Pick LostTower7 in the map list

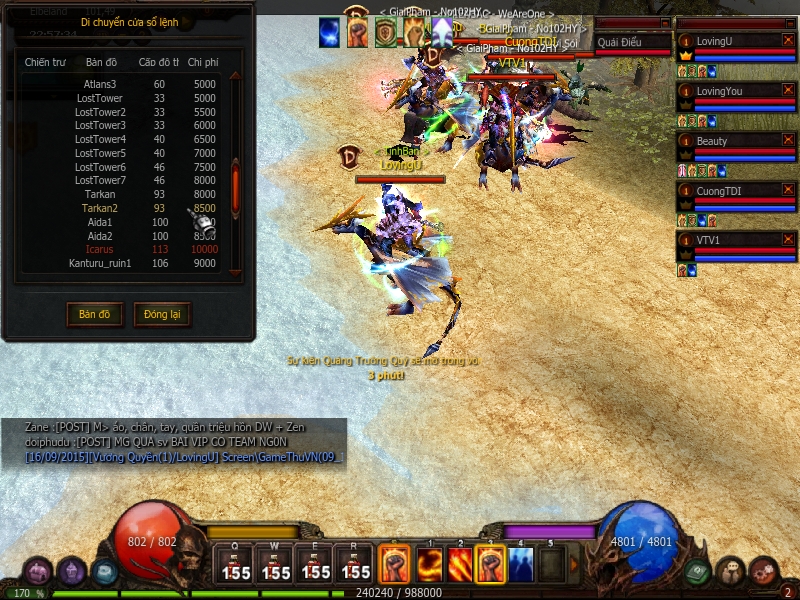point(100,180)
